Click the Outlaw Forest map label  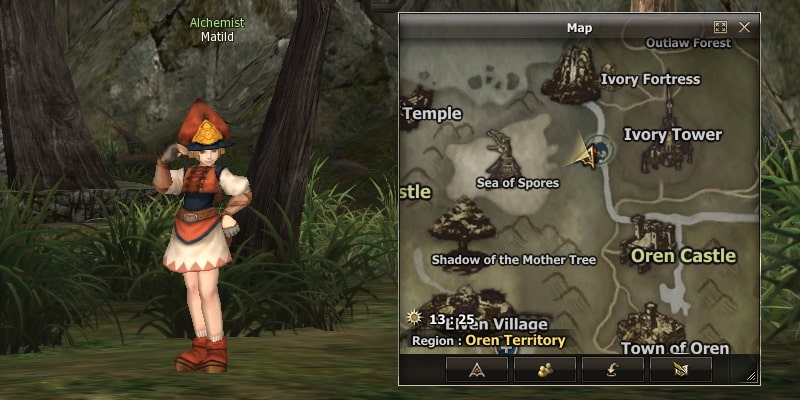pos(688,43)
